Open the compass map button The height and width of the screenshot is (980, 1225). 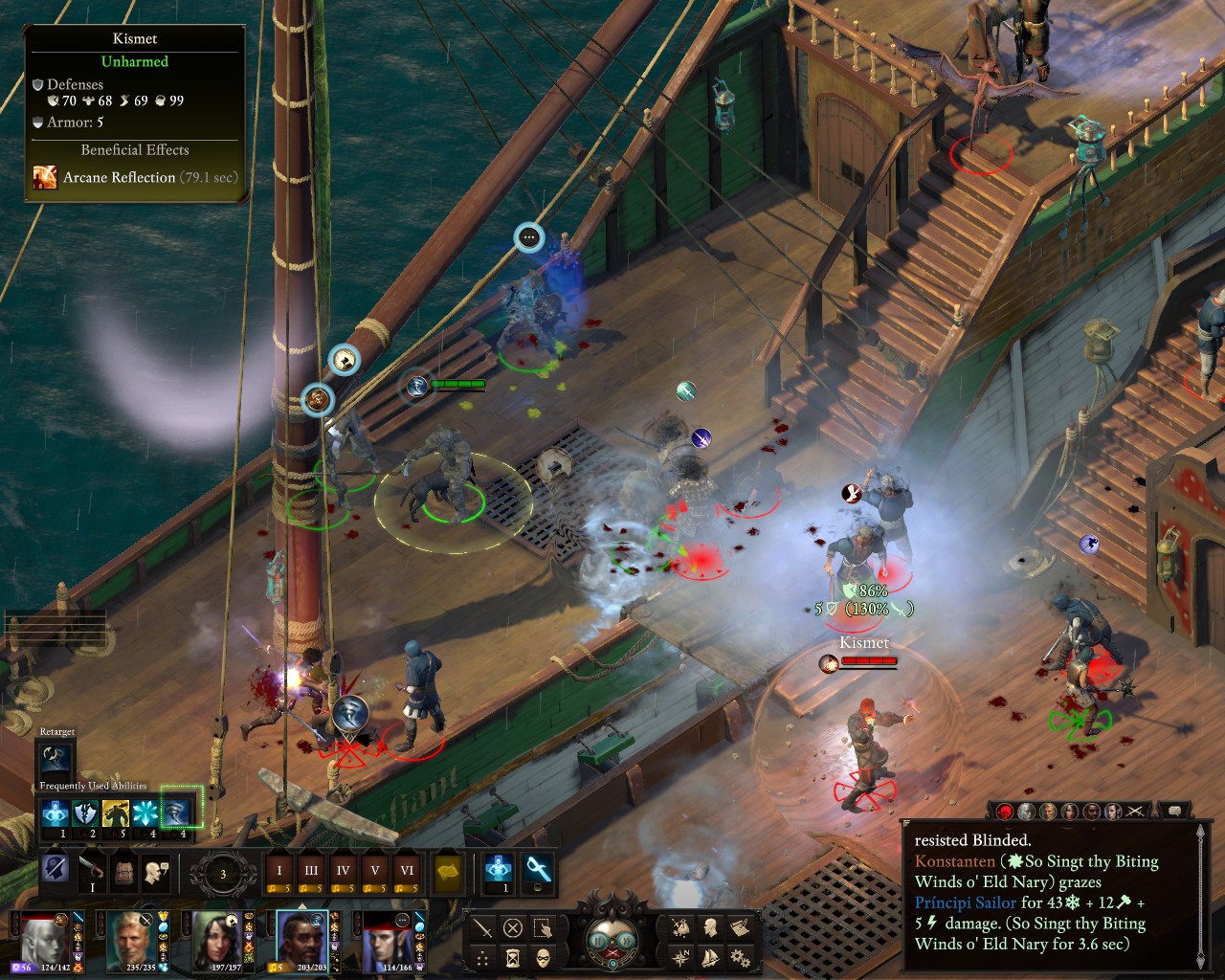tap(680, 957)
